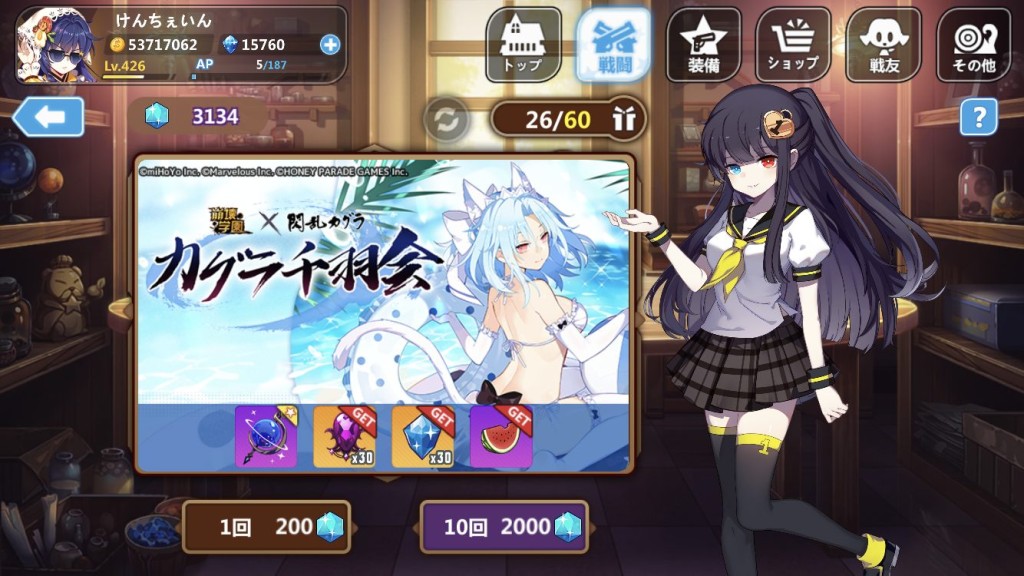Open the 装備 equipment menu
The height and width of the screenshot is (576, 1024).
pyautogui.click(x=703, y=45)
